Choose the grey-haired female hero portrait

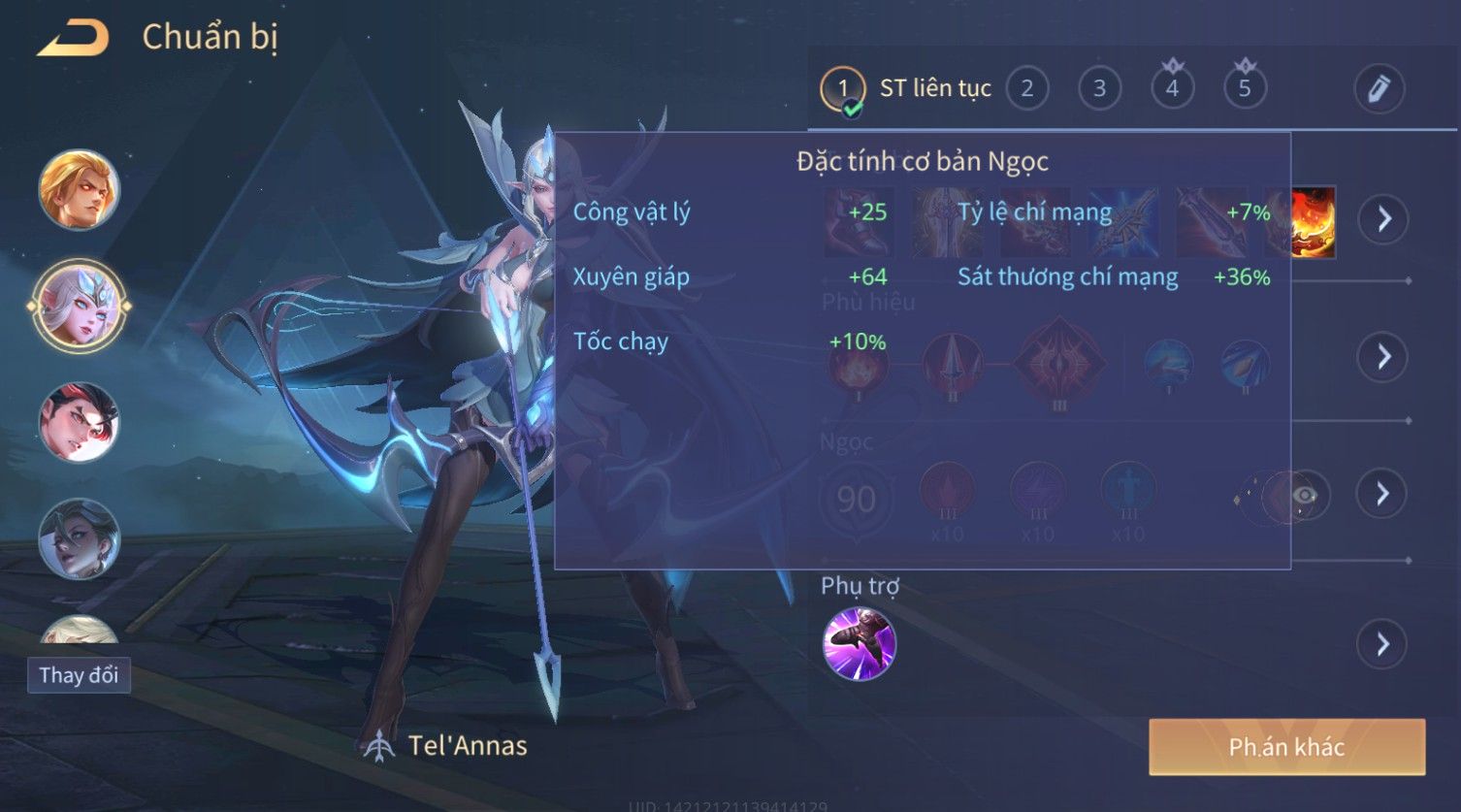click(79, 538)
